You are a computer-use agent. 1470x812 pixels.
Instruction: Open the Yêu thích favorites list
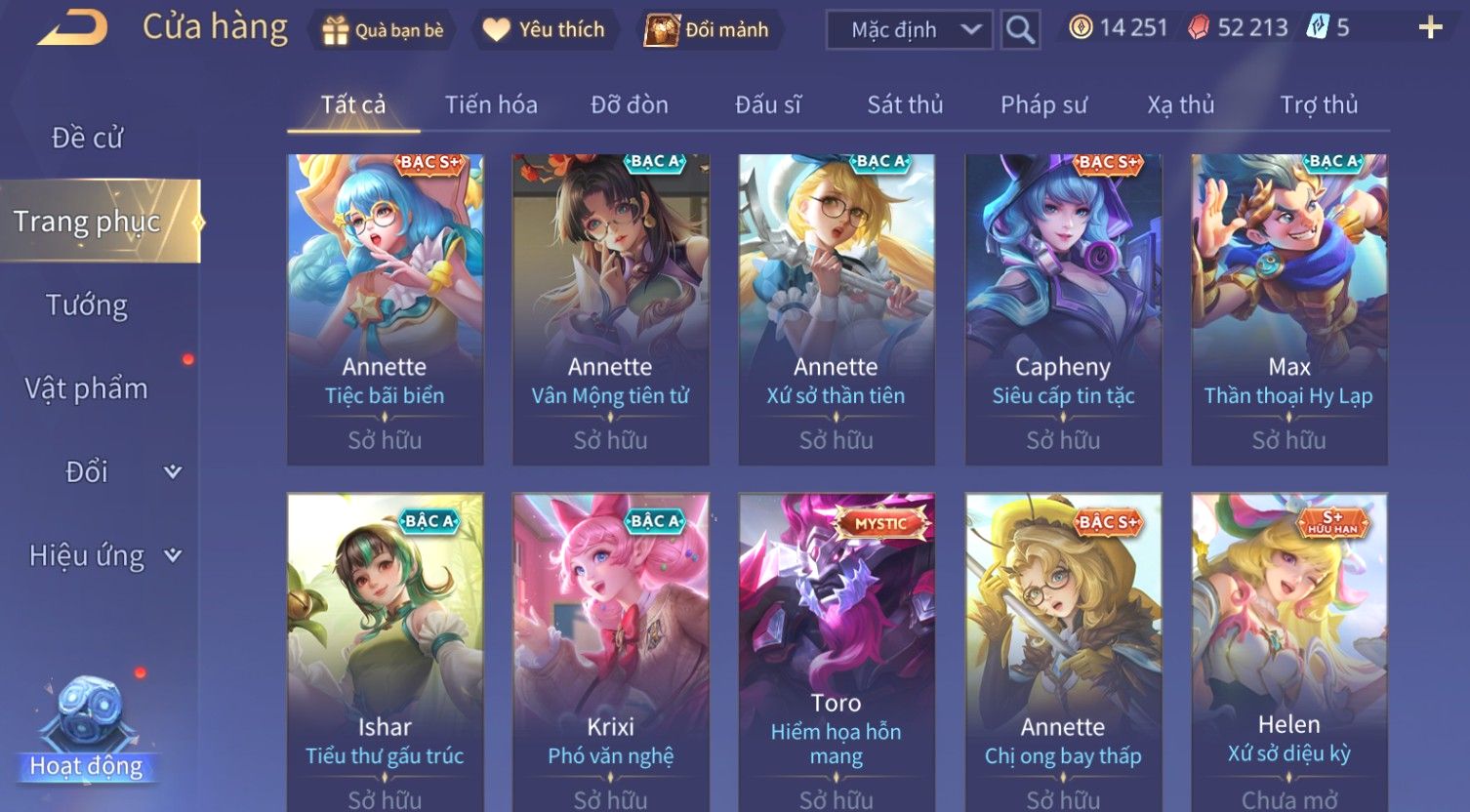546,30
